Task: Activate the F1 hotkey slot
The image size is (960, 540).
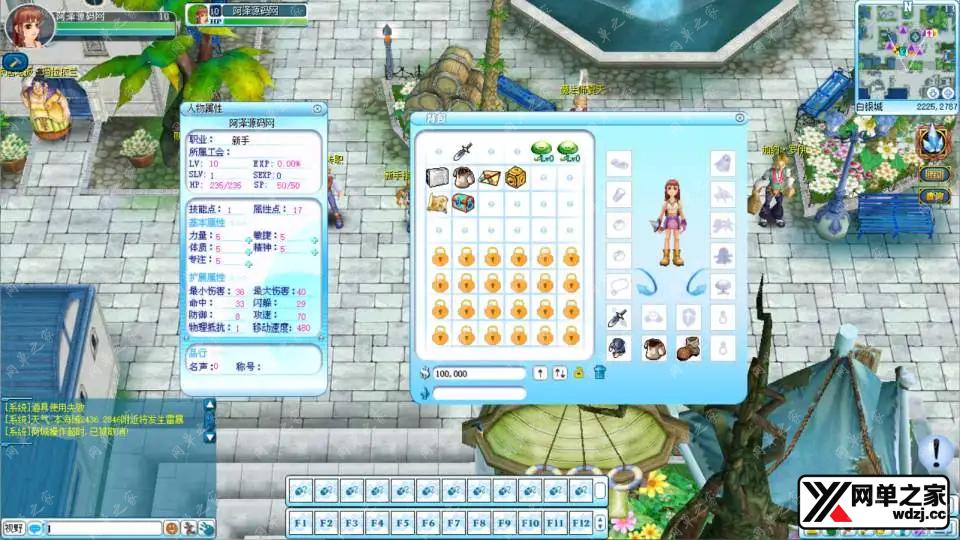Action: tap(300, 521)
